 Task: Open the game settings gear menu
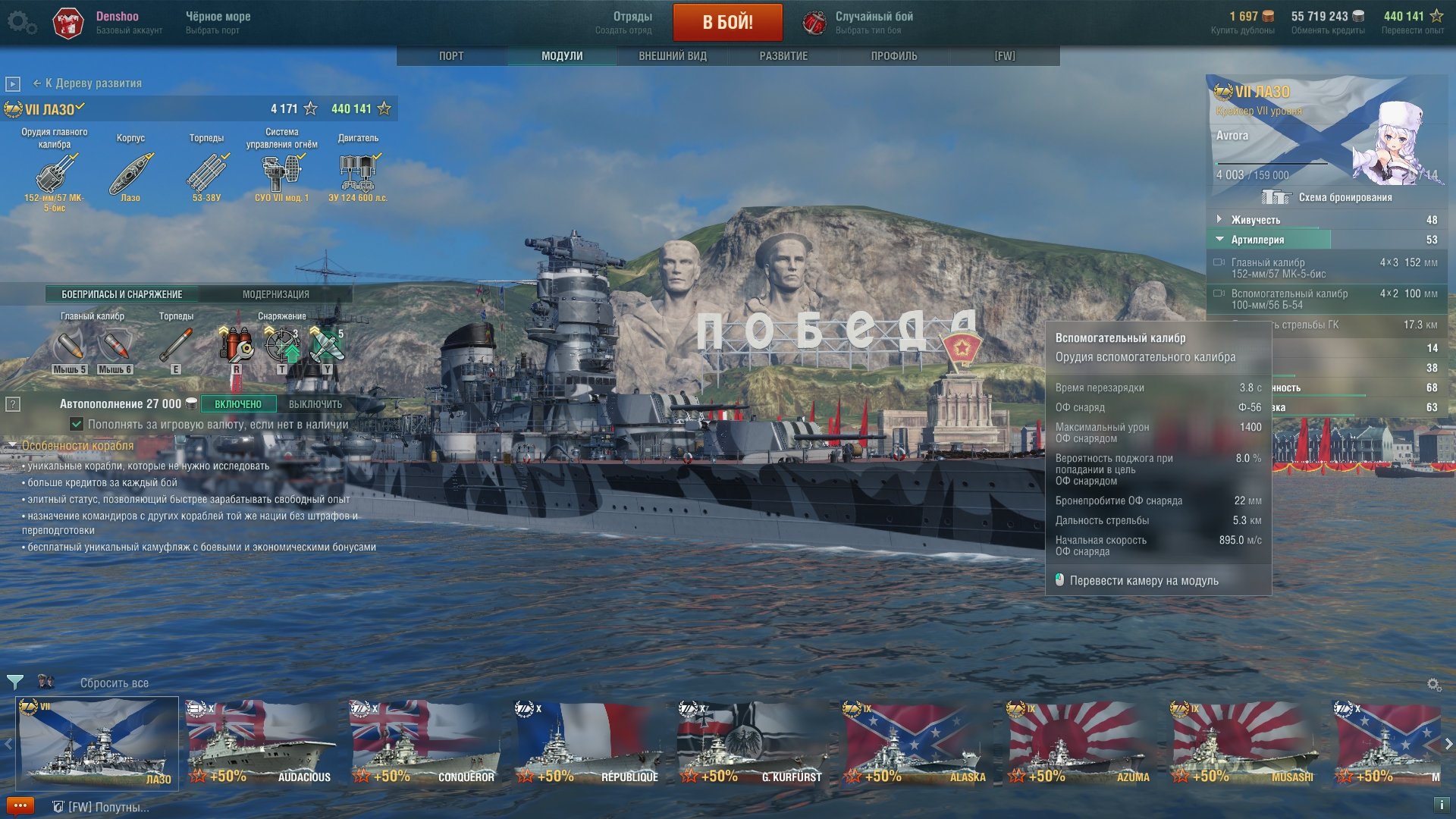[x=20, y=23]
